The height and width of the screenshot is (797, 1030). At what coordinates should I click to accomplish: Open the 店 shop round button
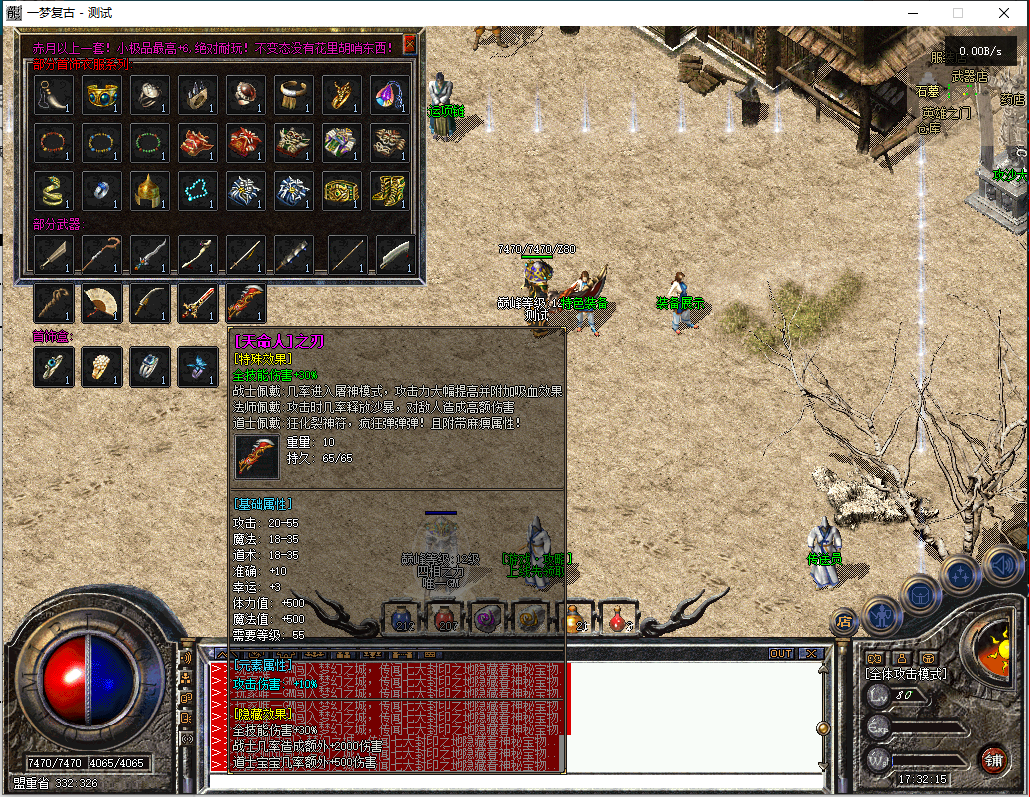843,621
